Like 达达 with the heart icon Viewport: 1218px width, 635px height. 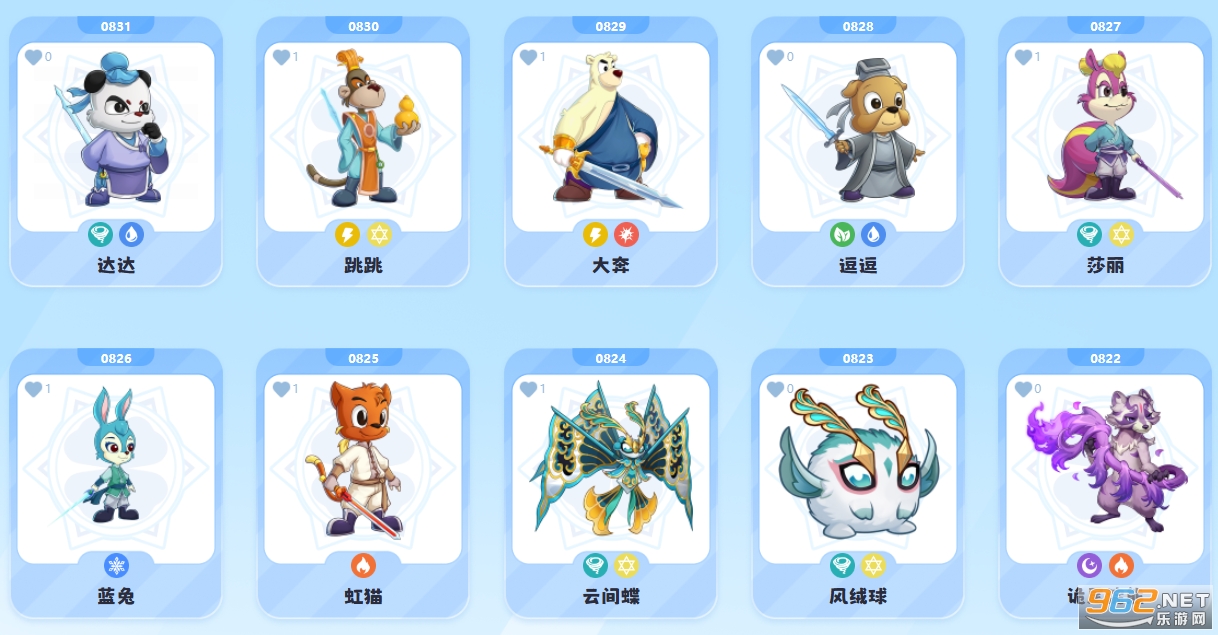click(33, 58)
